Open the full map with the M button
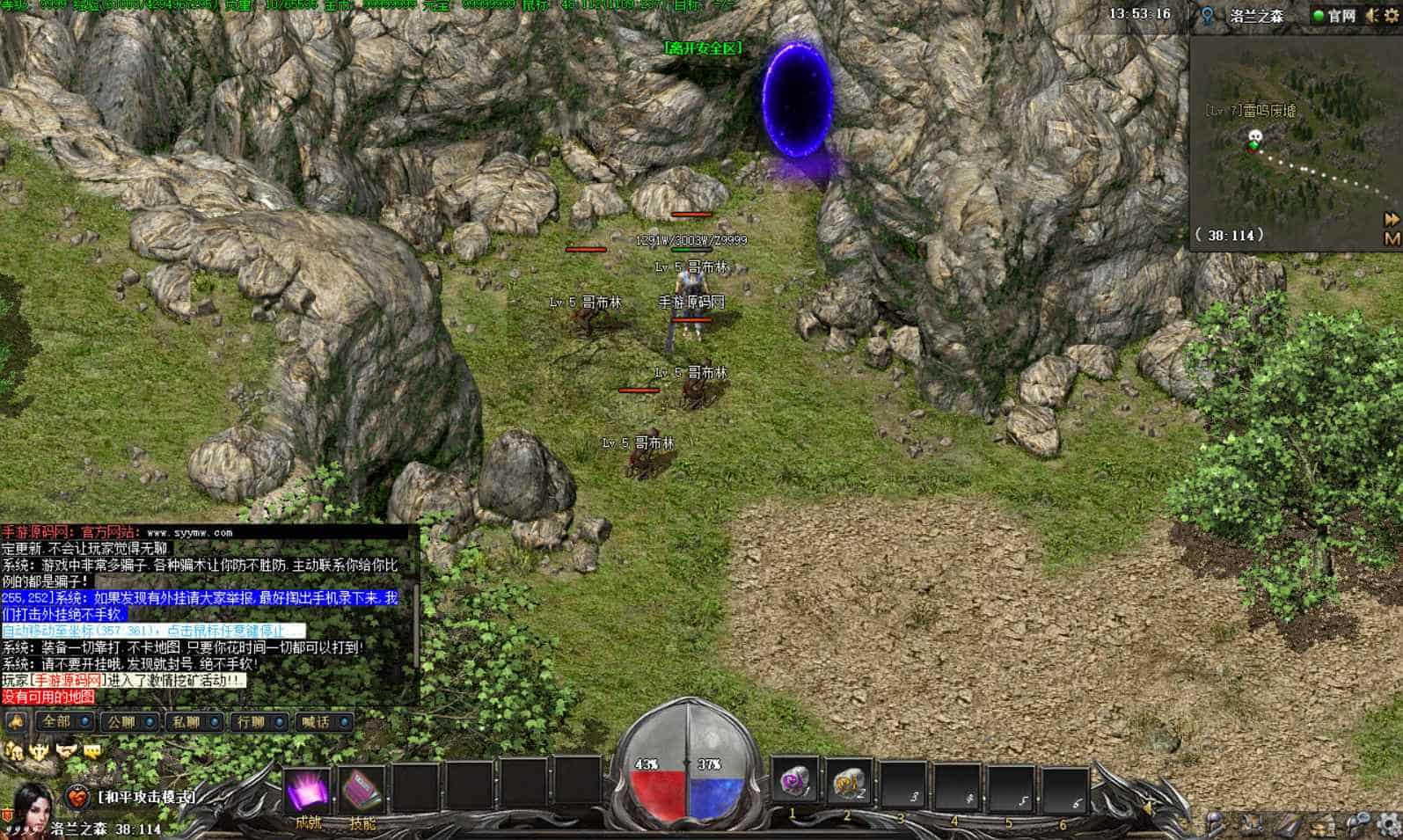The image size is (1403, 840). [1392, 237]
